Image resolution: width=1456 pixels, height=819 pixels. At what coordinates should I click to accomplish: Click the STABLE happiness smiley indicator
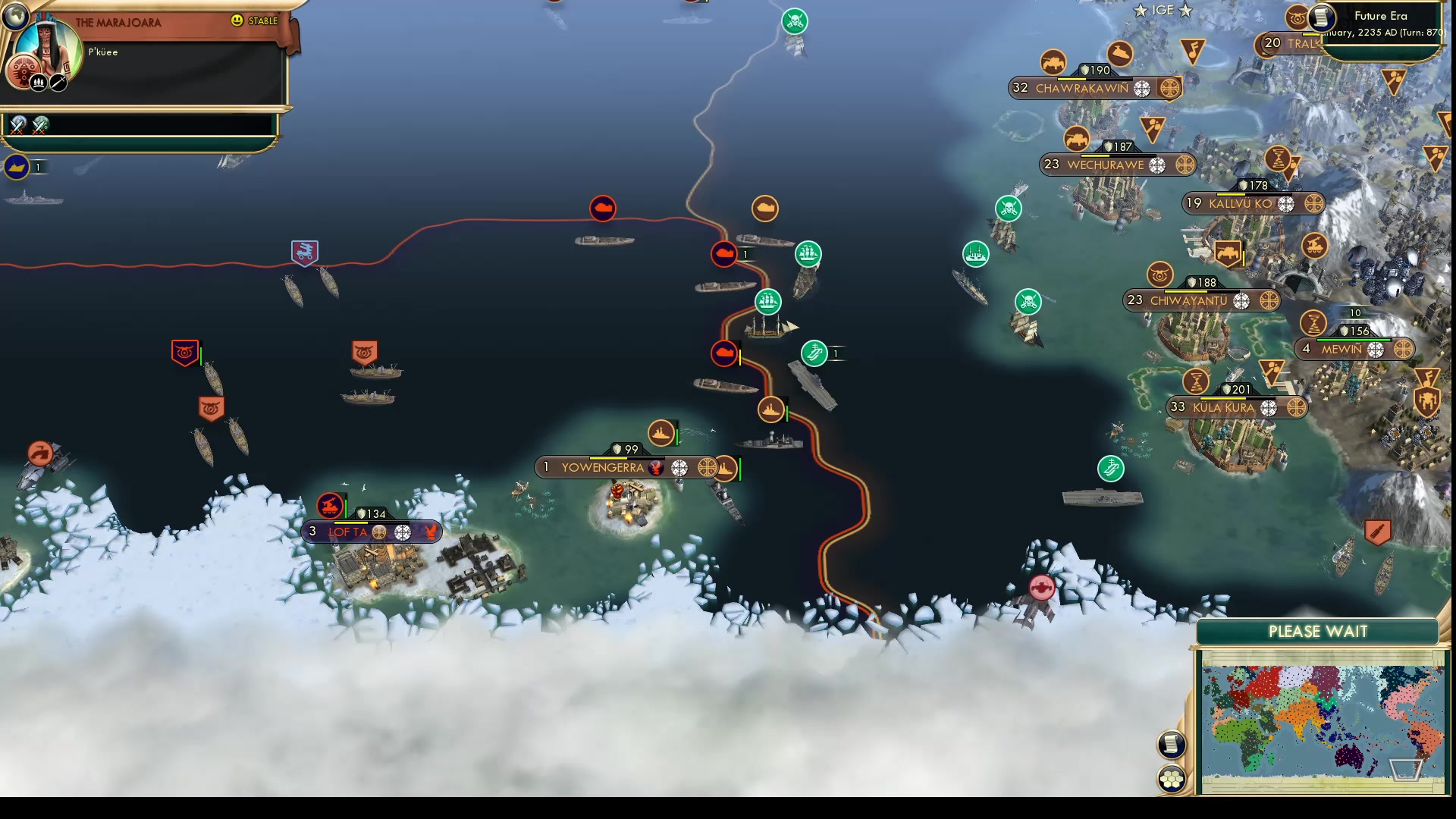(x=239, y=20)
